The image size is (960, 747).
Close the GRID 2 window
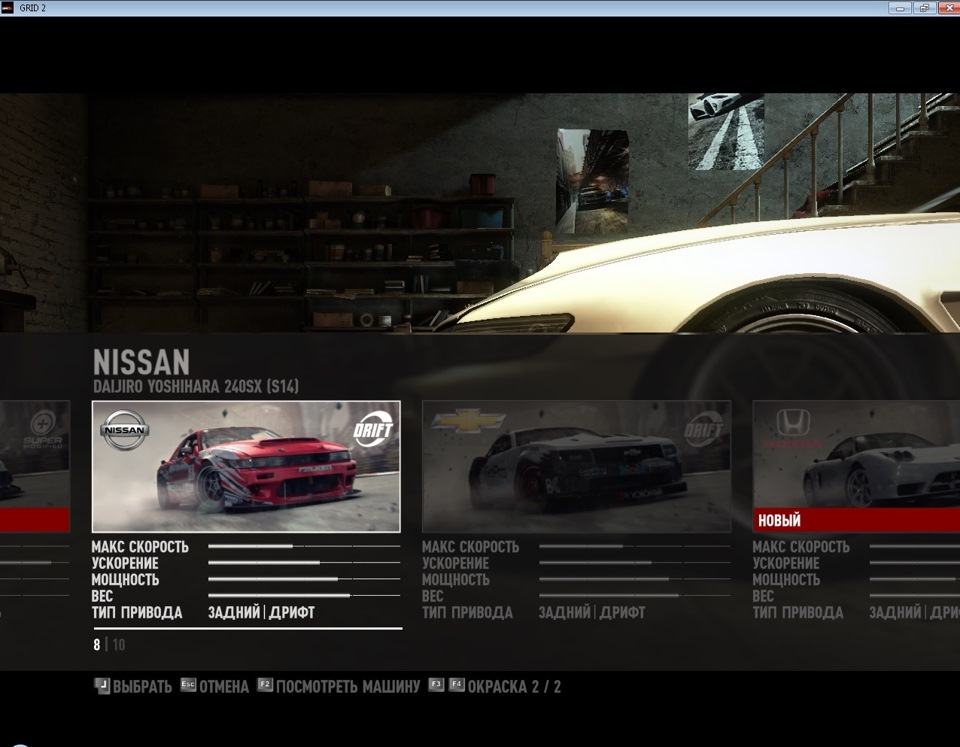point(947,8)
